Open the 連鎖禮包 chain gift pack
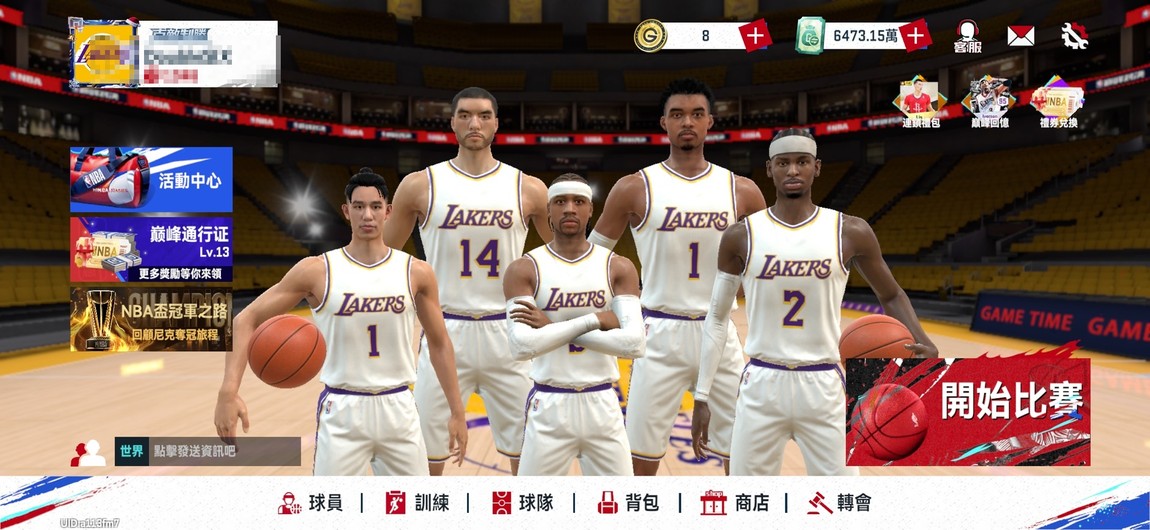Viewport: 1150px width, 530px height. pos(920,102)
